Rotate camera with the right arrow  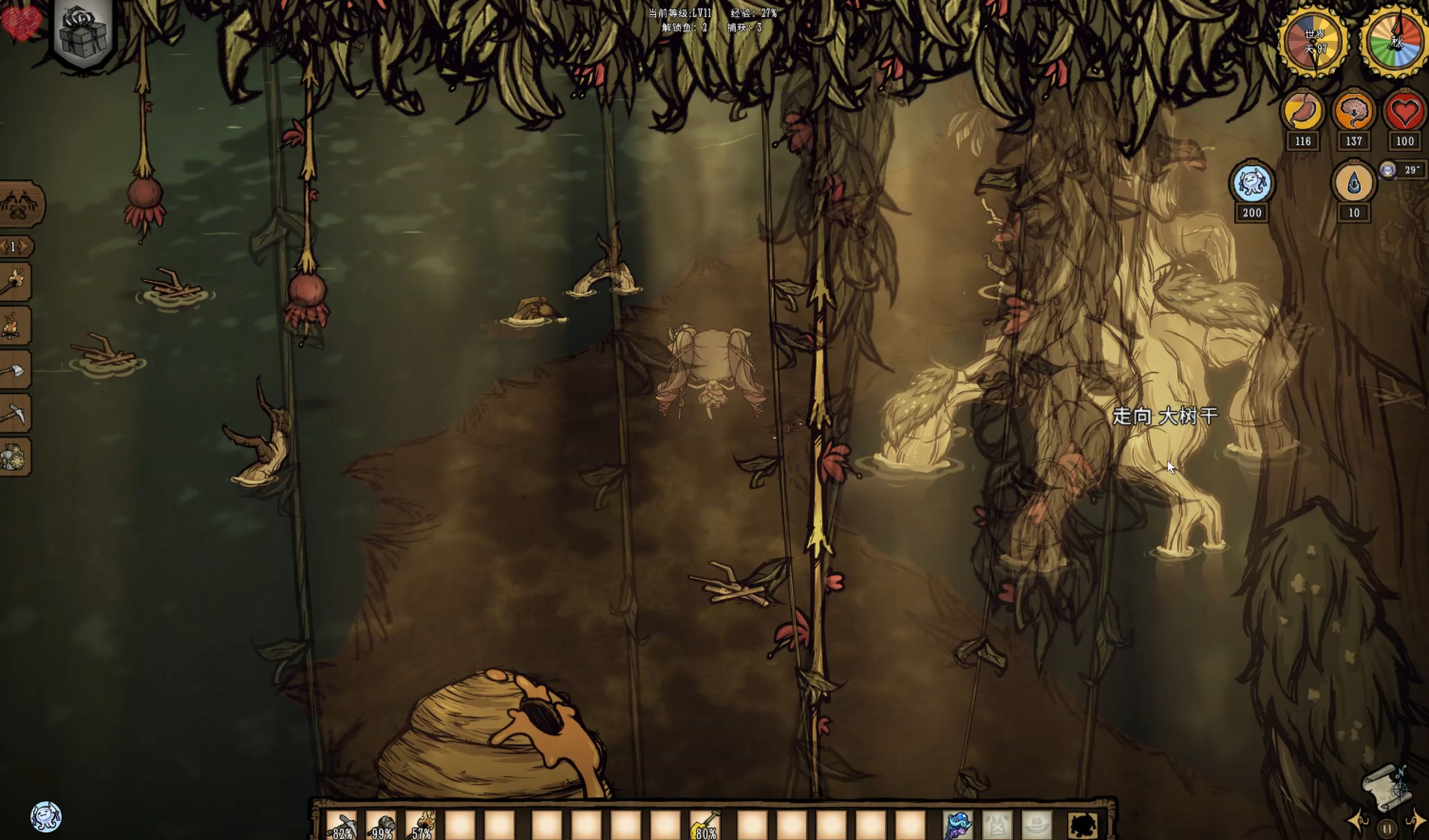tap(1417, 820)
